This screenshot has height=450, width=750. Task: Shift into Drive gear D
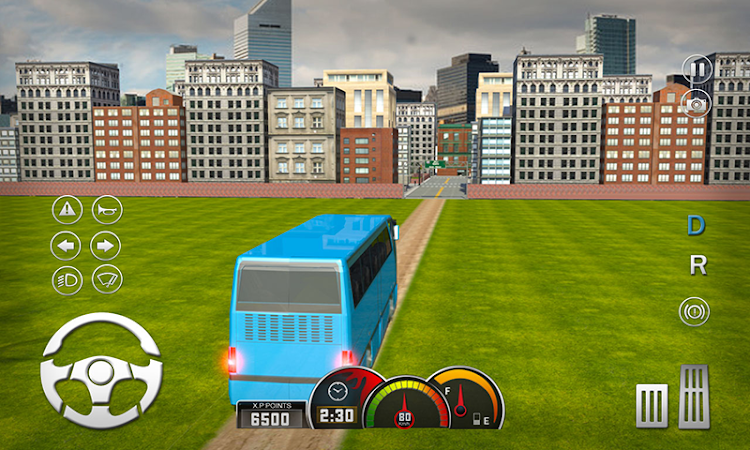(x=696, y=226)
